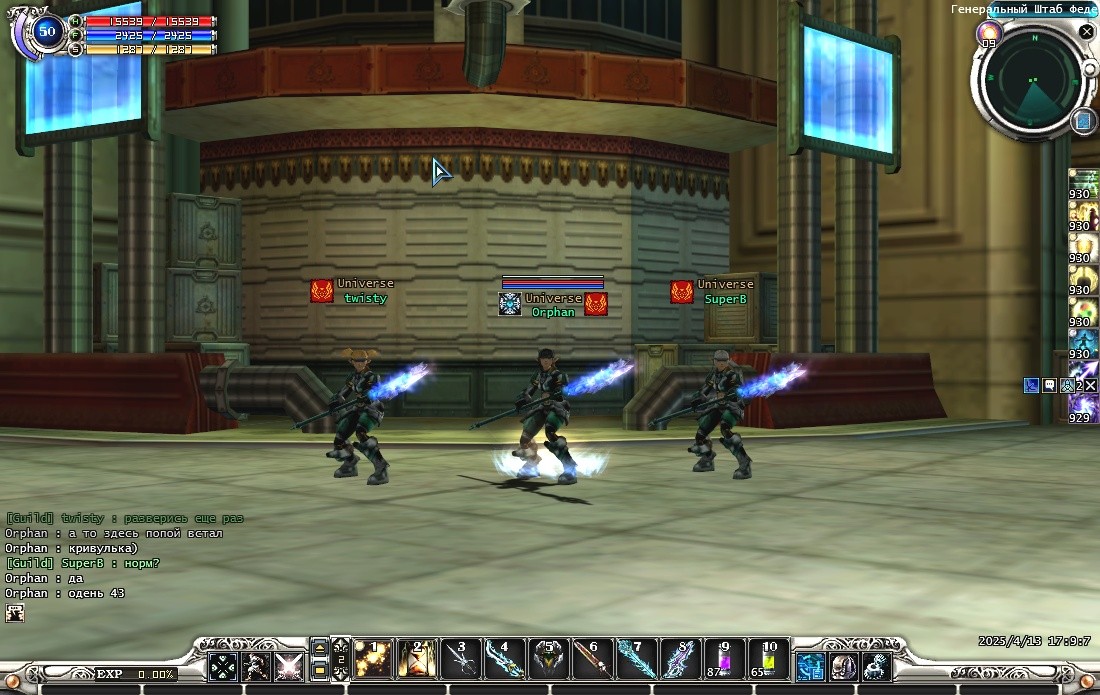Open the blue circuit-panel menu icon
Viewport: 1100px width, 695px height.
[810, 666]
